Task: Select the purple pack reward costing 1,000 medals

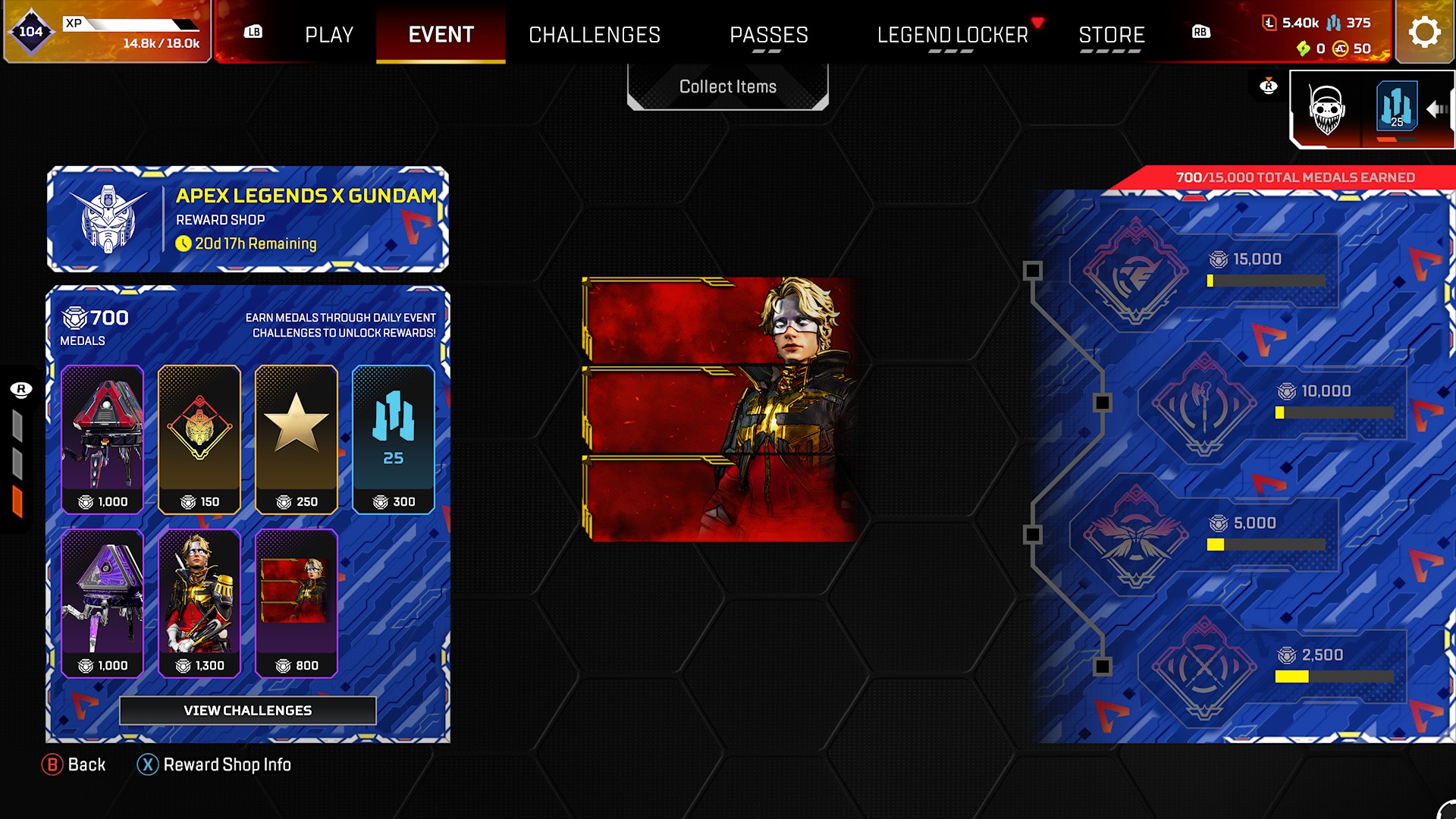Action: [102, 603]
